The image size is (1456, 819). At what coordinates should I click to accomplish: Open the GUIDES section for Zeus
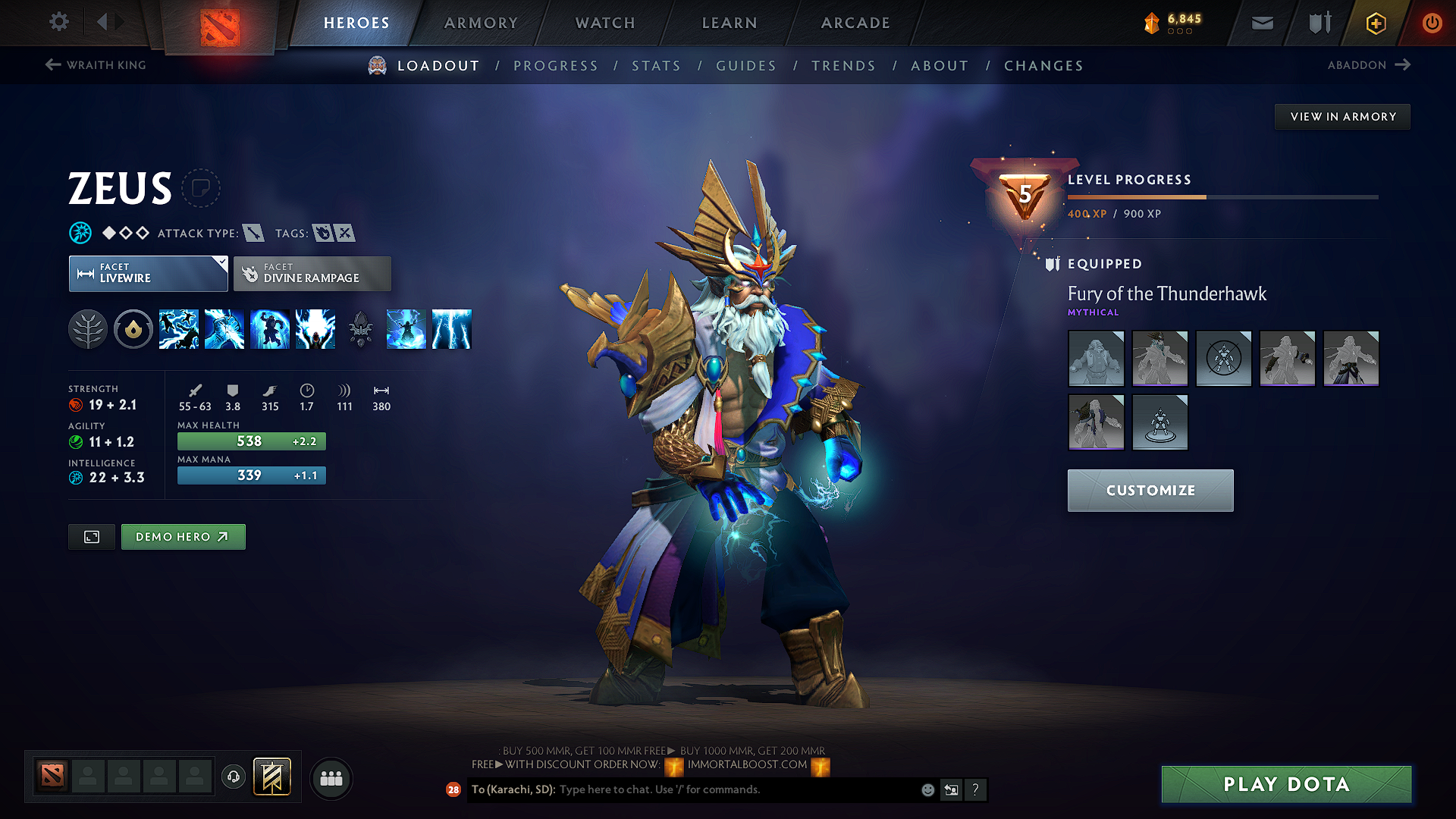pos(745,66)
